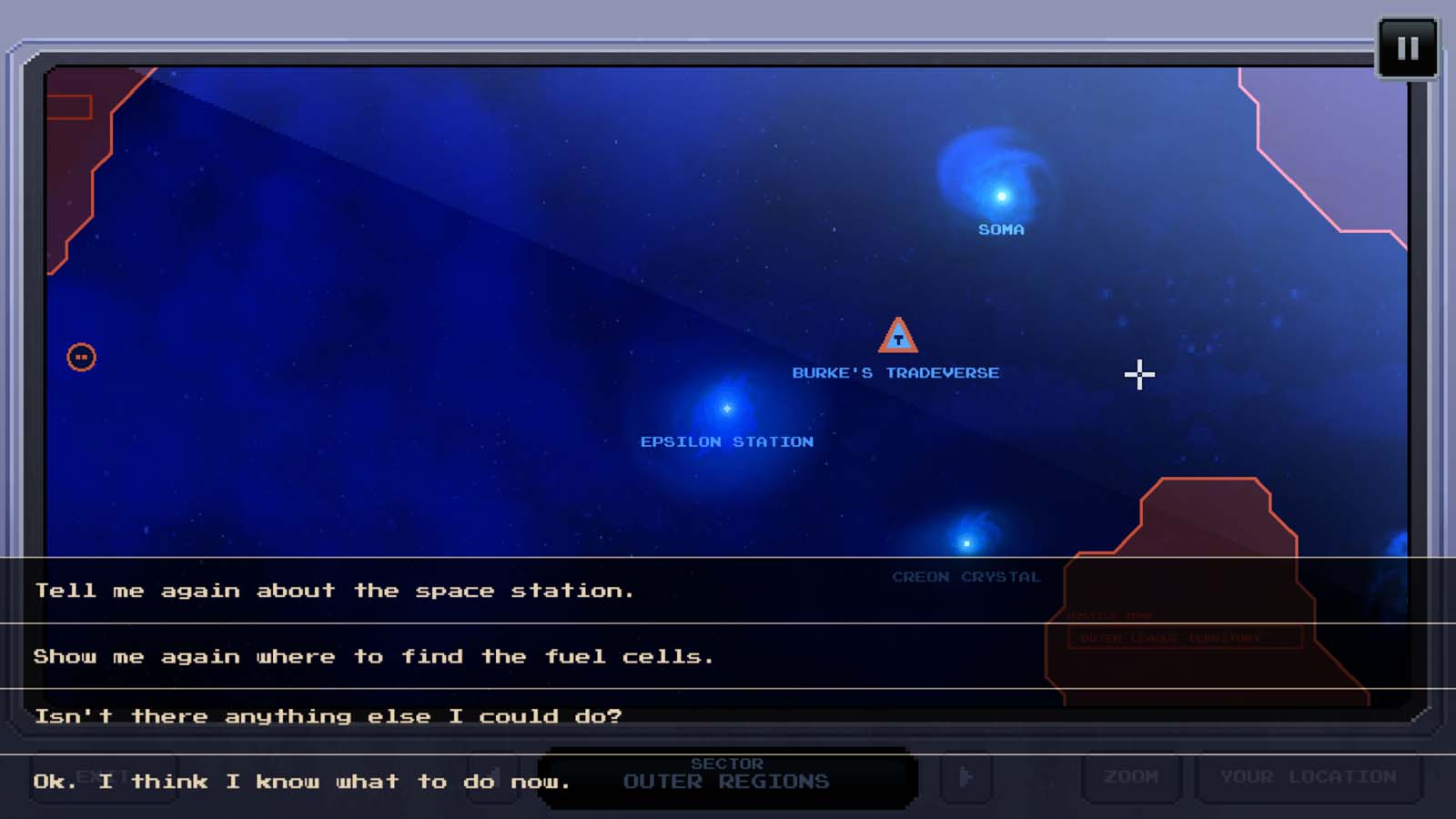This screenshot has width=1456, height=819.
Task: Click the Creon Crystal system
Action: click(x=966, y=541)
